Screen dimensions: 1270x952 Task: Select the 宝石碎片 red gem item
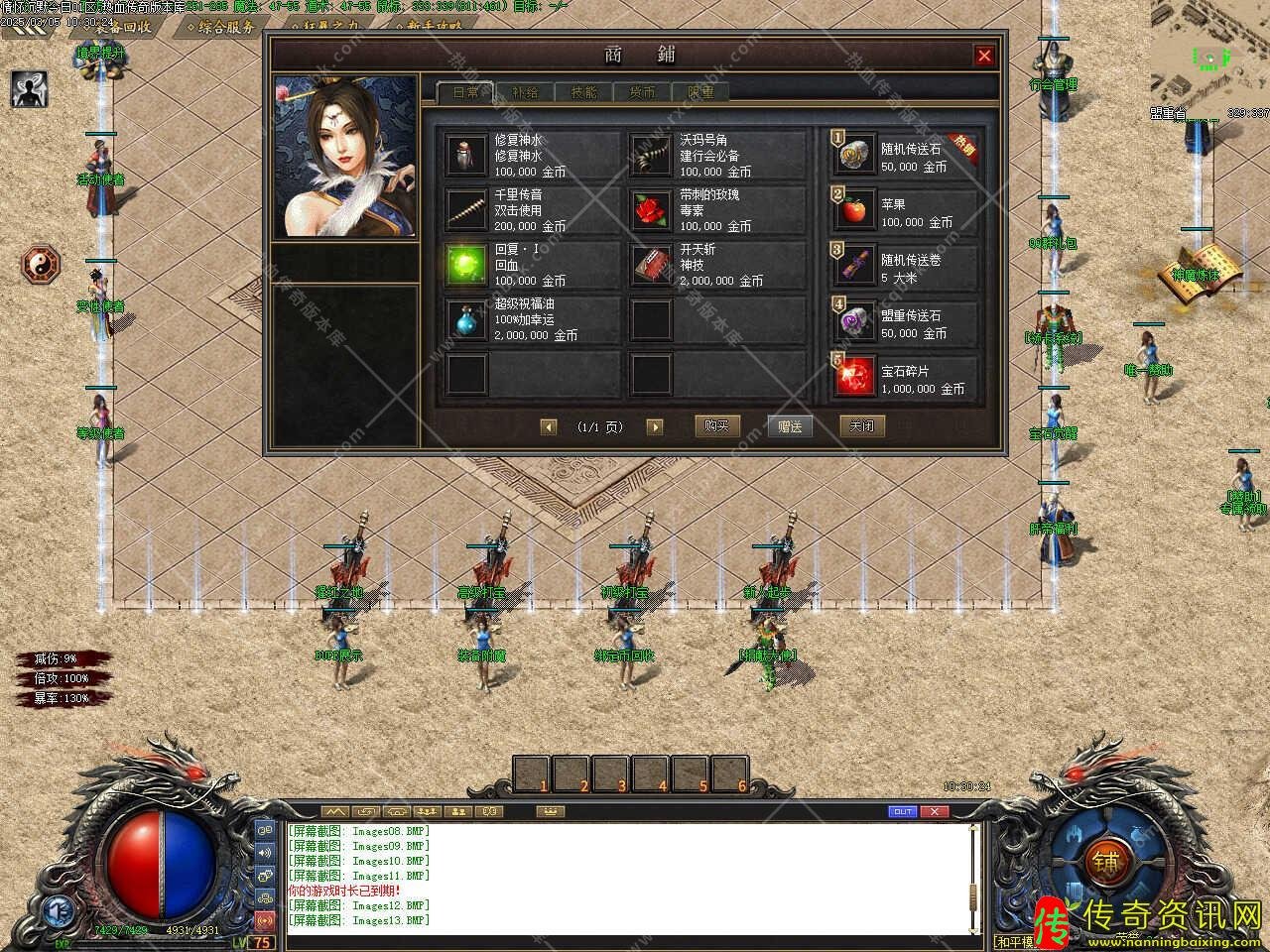click(x=854, y=377)
